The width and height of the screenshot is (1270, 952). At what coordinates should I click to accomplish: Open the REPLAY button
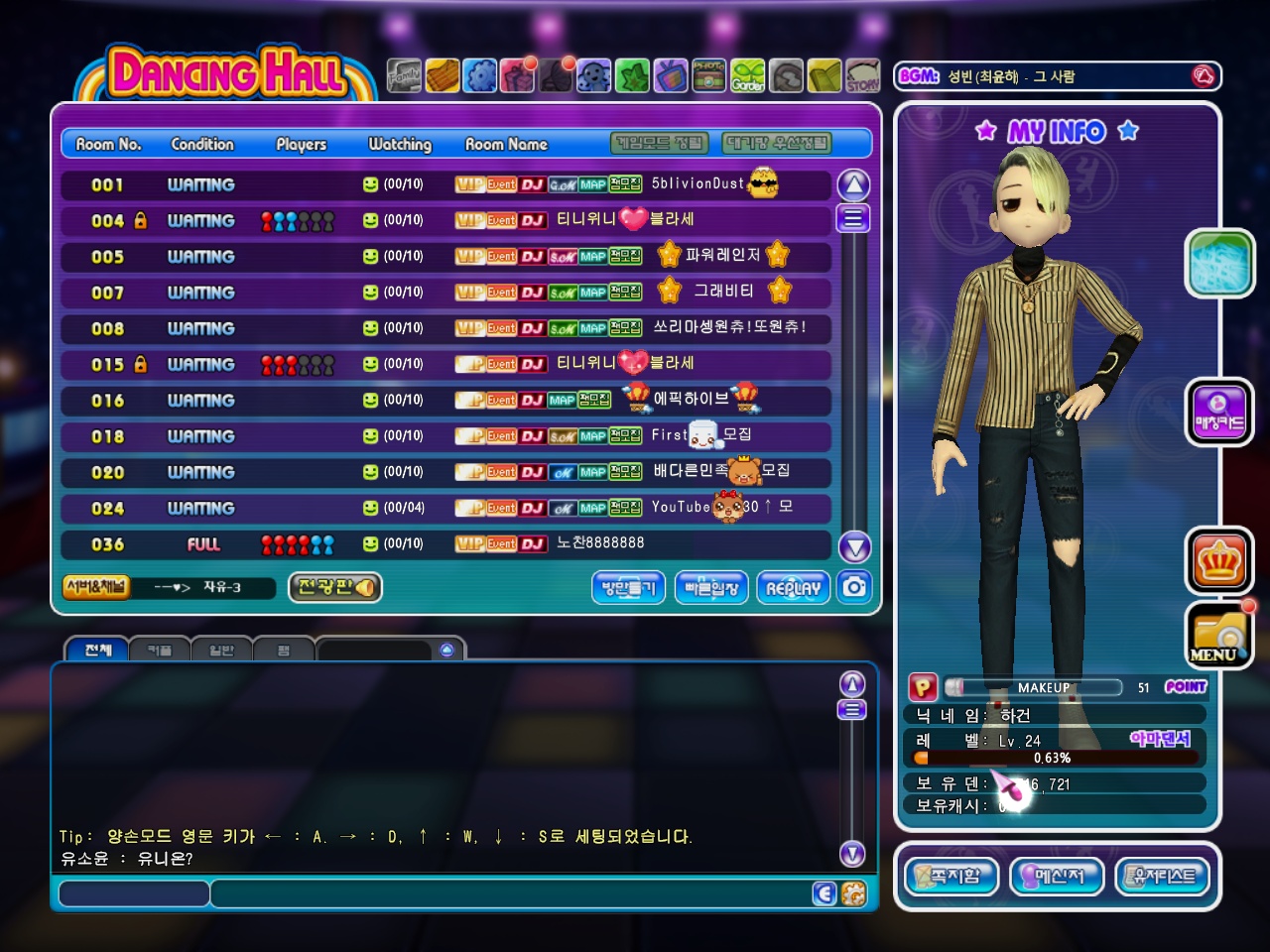click(x=793, y=588)
